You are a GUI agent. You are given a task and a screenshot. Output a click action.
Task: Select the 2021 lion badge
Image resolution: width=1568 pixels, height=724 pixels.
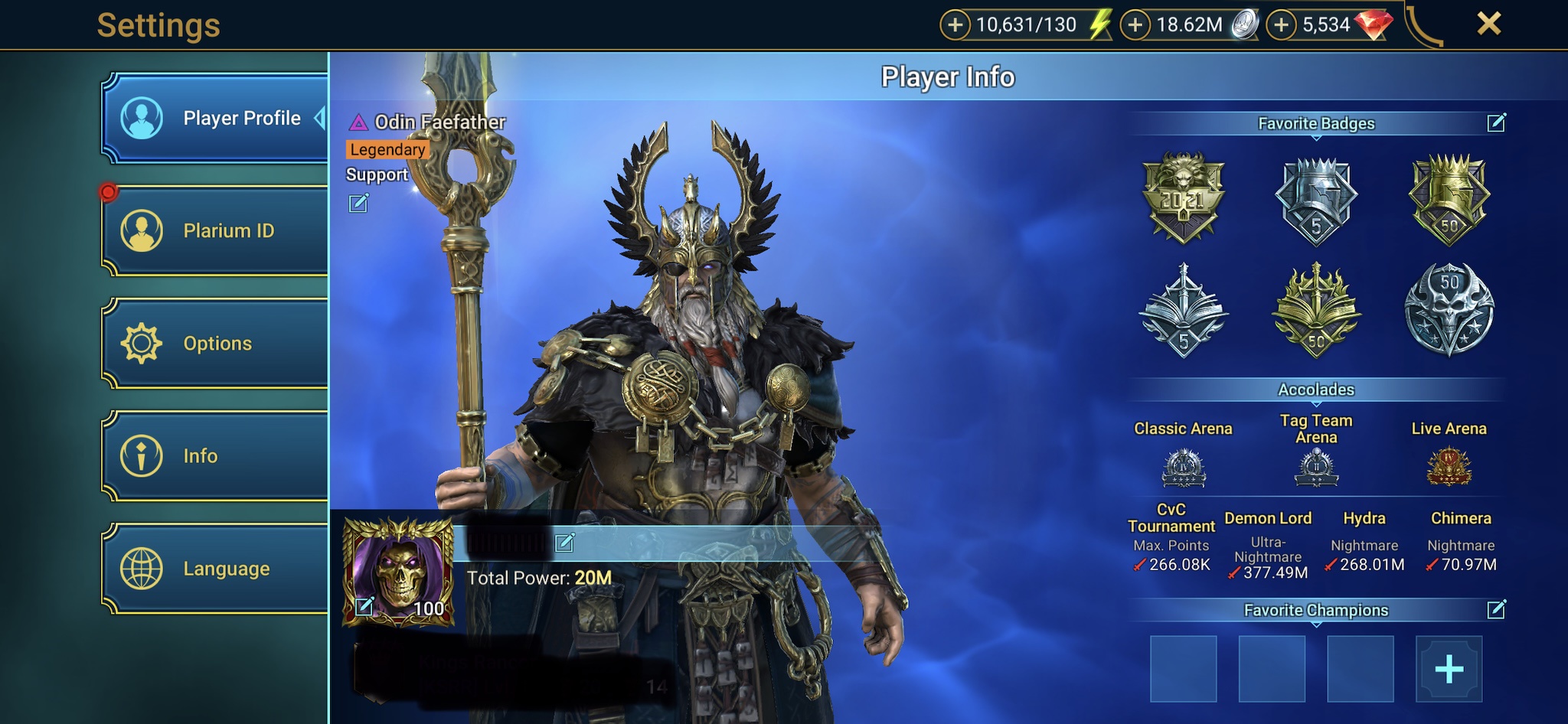coord(1183,197)
